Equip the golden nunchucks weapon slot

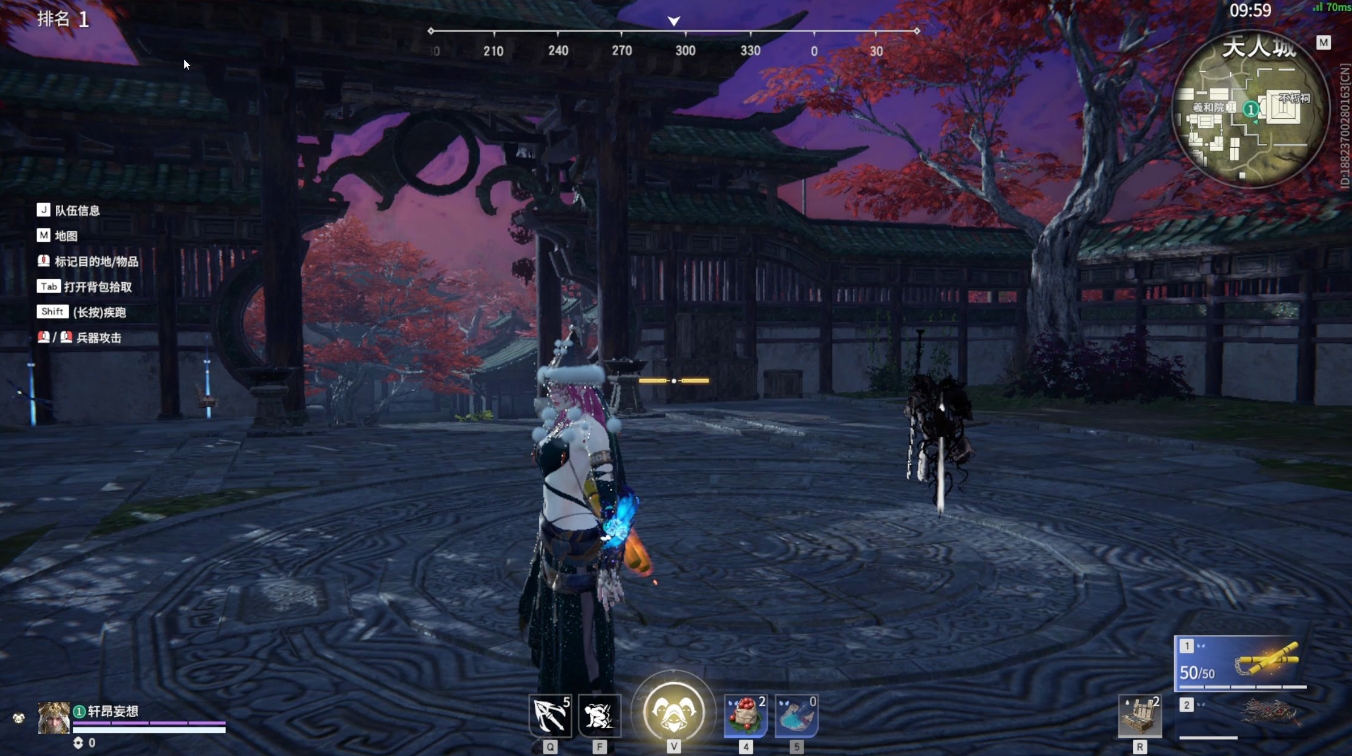(x=1241, y=663)
